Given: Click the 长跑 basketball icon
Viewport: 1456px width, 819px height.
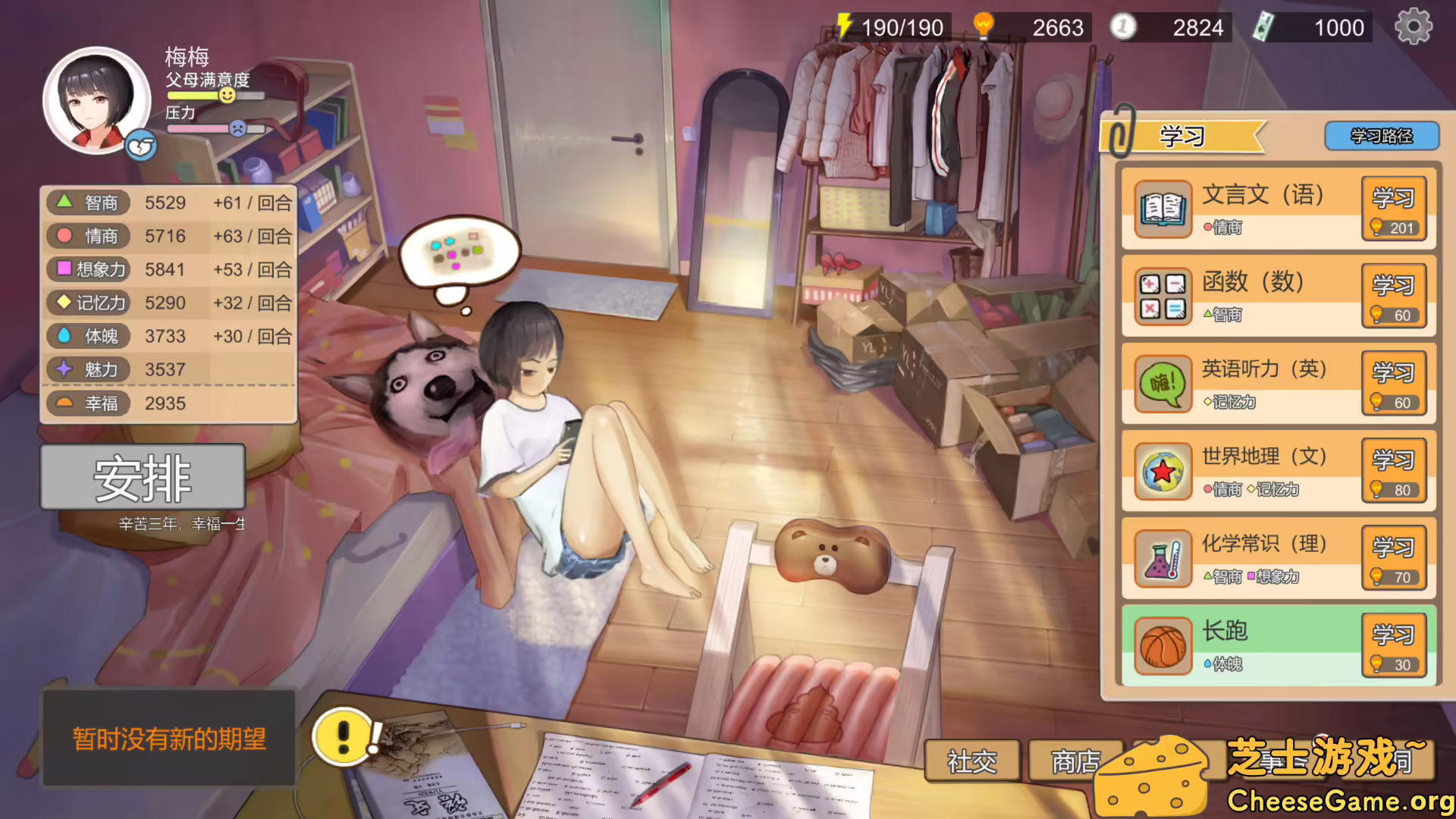Looking at the screenshot, I should 1163,646.
